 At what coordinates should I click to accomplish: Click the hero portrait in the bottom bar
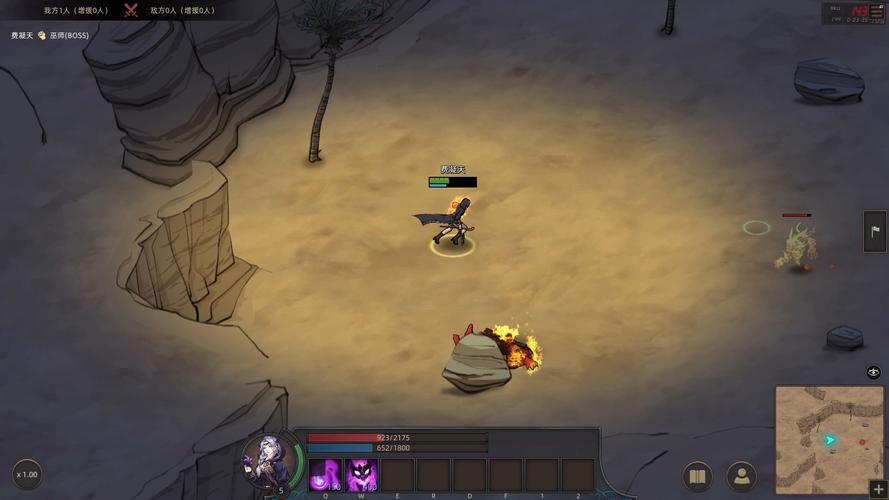tap(267, 461)
